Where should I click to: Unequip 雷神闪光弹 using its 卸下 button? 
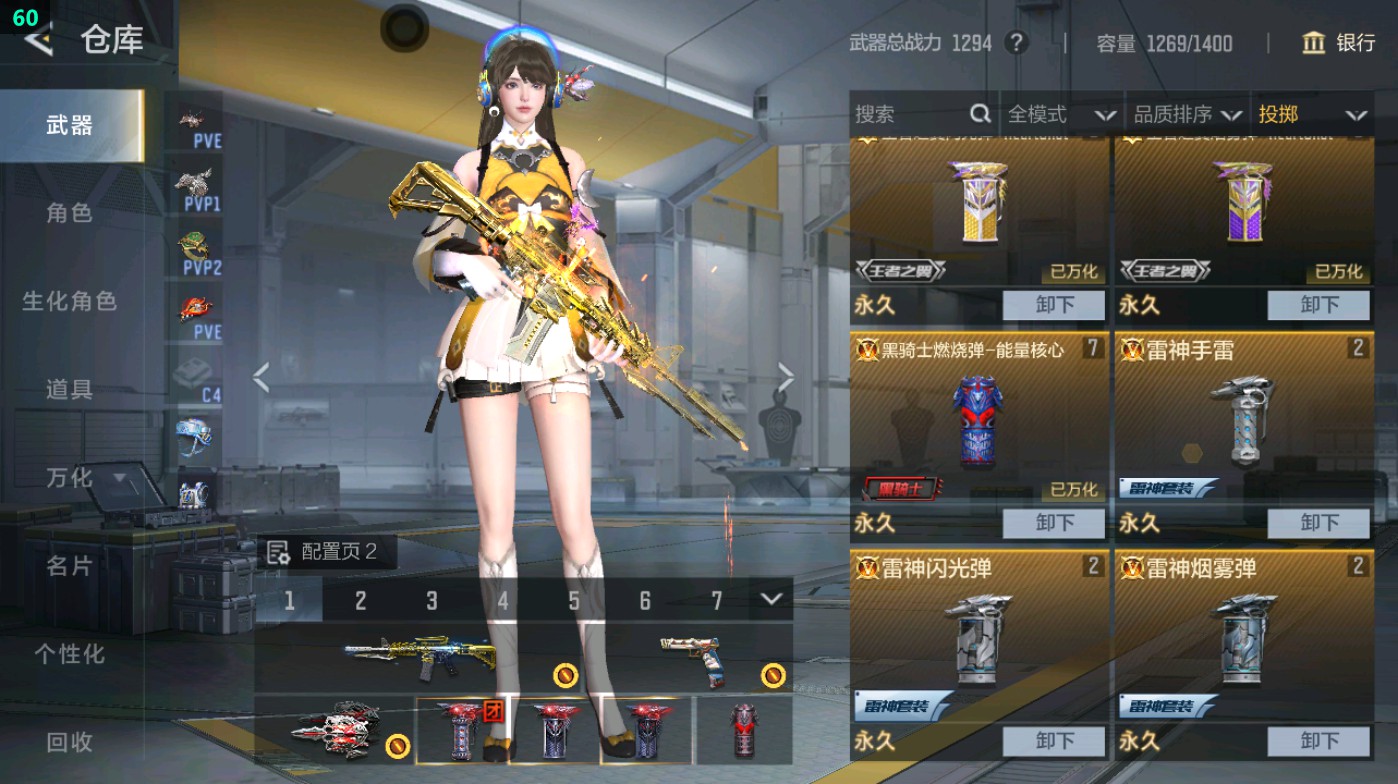pyautogui.click(x=1054, y=741)
